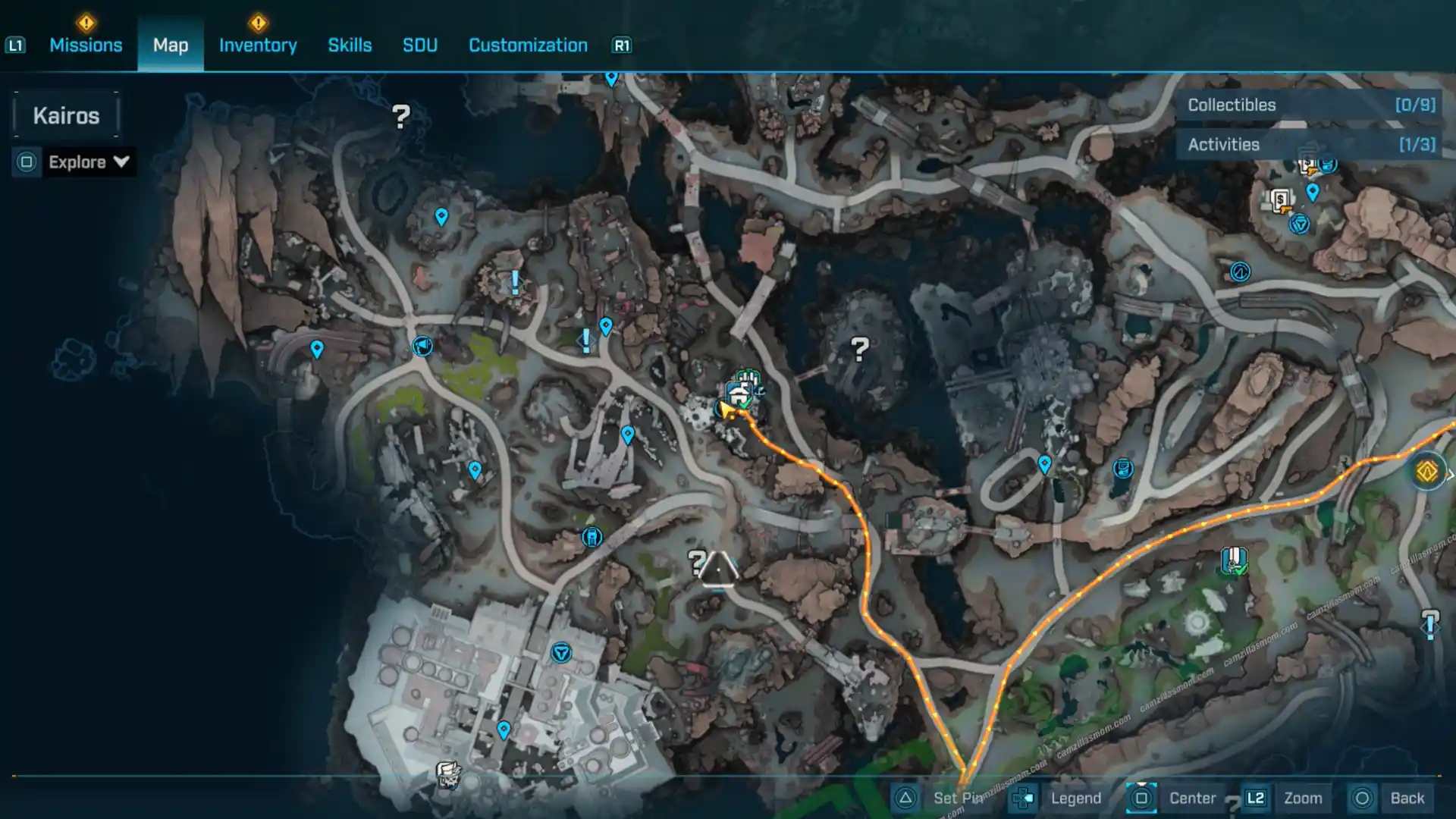Open the Inventory tab

(258, 45)
